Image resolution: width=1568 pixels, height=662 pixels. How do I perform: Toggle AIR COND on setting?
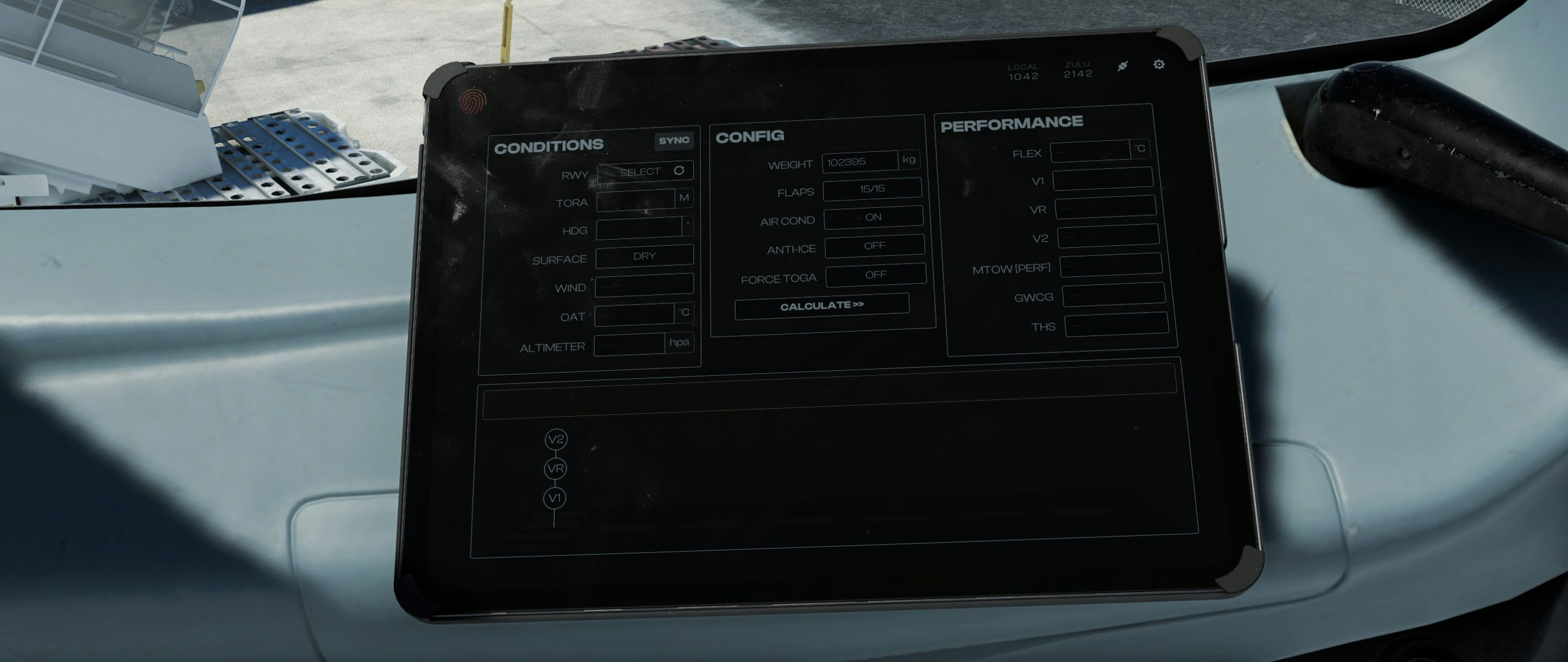873,217
